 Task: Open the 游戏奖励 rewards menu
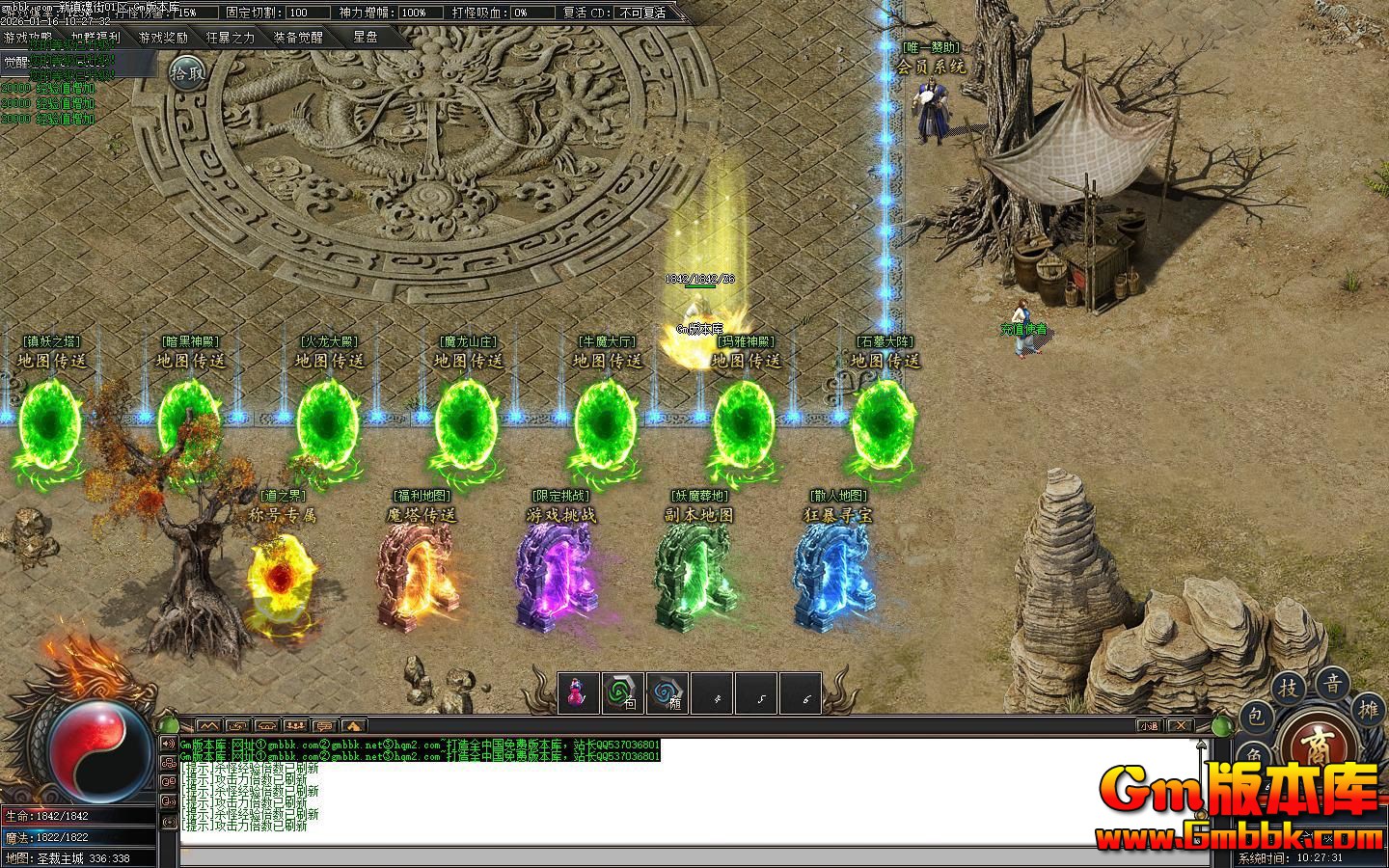coord(163,38)
